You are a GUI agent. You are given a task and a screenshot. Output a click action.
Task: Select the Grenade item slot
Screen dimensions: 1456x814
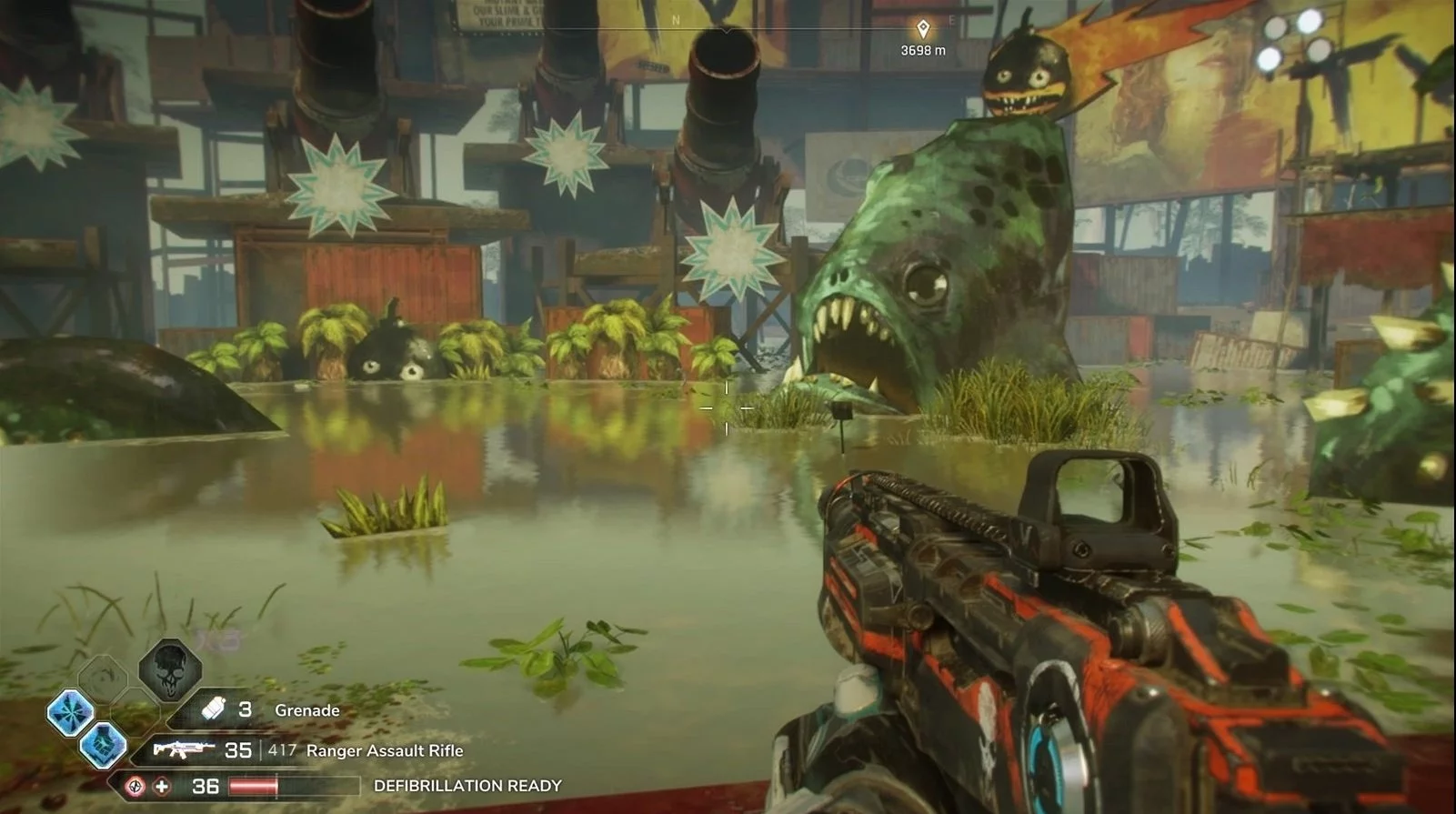pos(213,709)
